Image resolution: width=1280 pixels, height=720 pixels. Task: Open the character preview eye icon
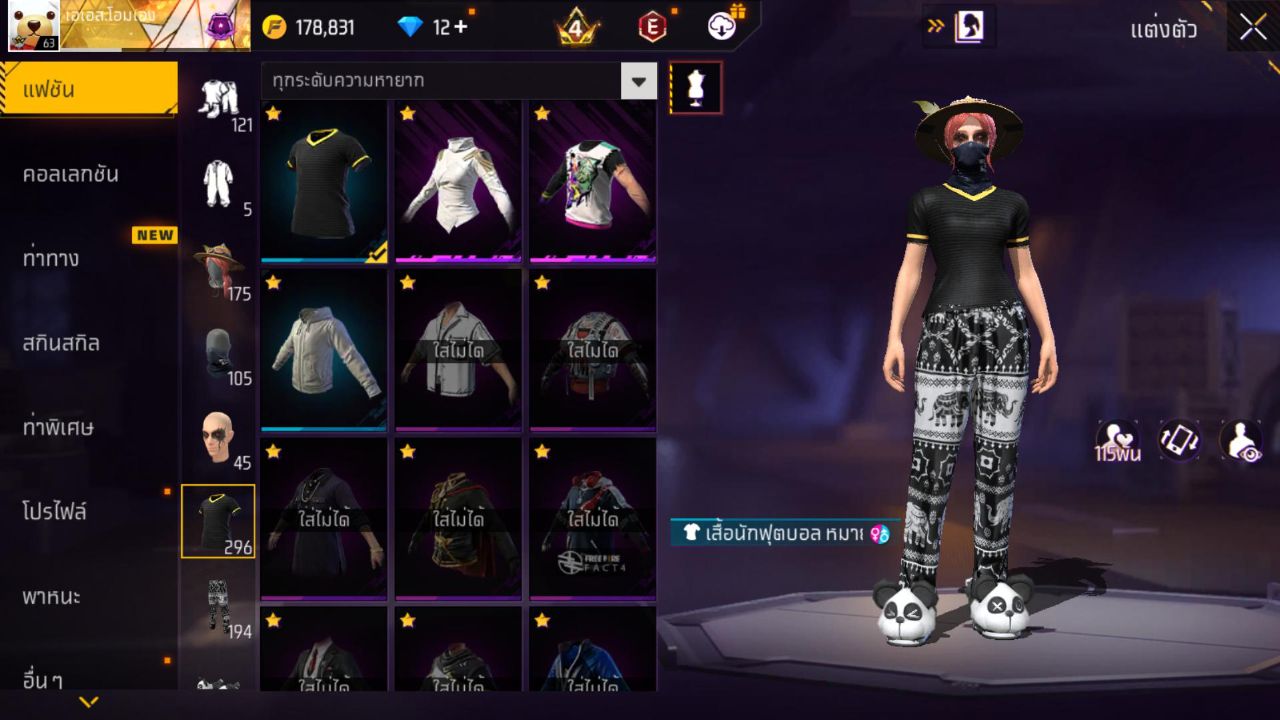1241,438
